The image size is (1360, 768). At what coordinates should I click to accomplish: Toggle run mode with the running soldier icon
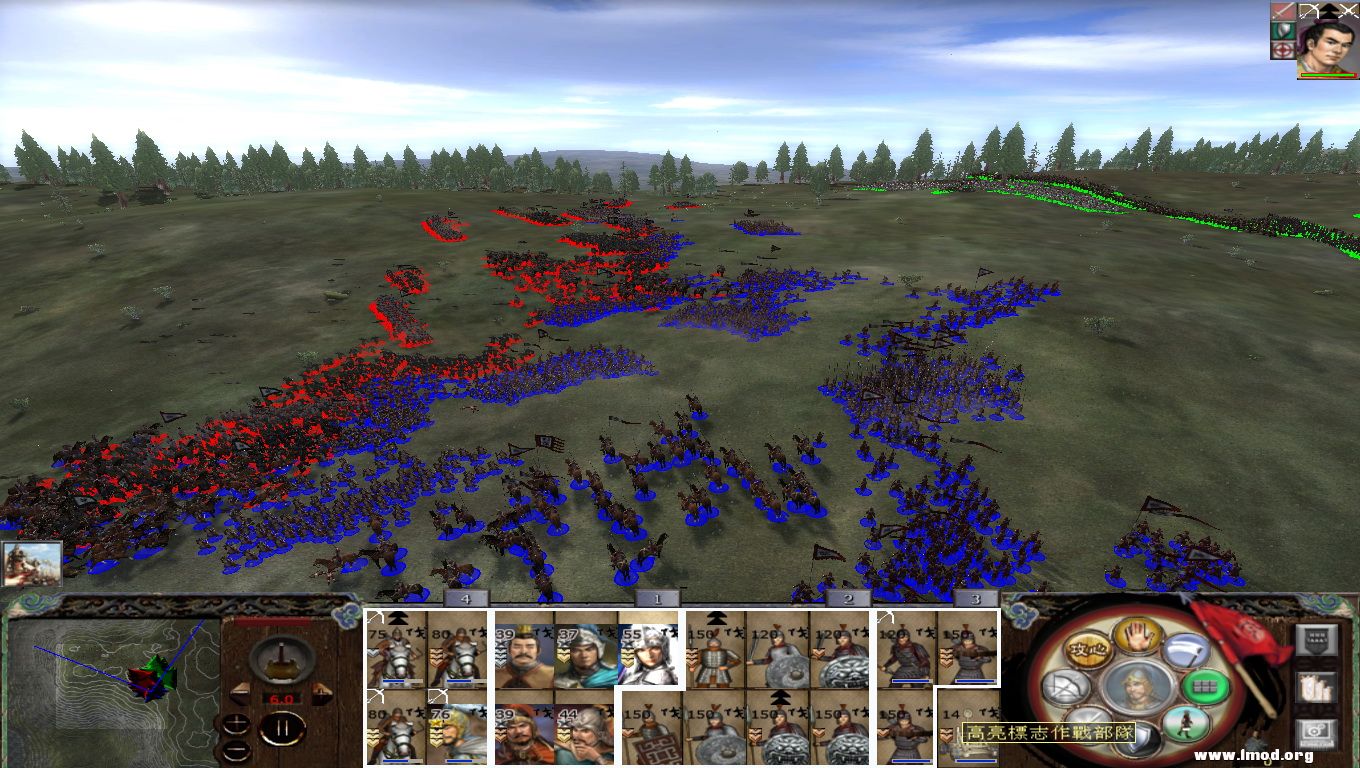[1186, 724]
